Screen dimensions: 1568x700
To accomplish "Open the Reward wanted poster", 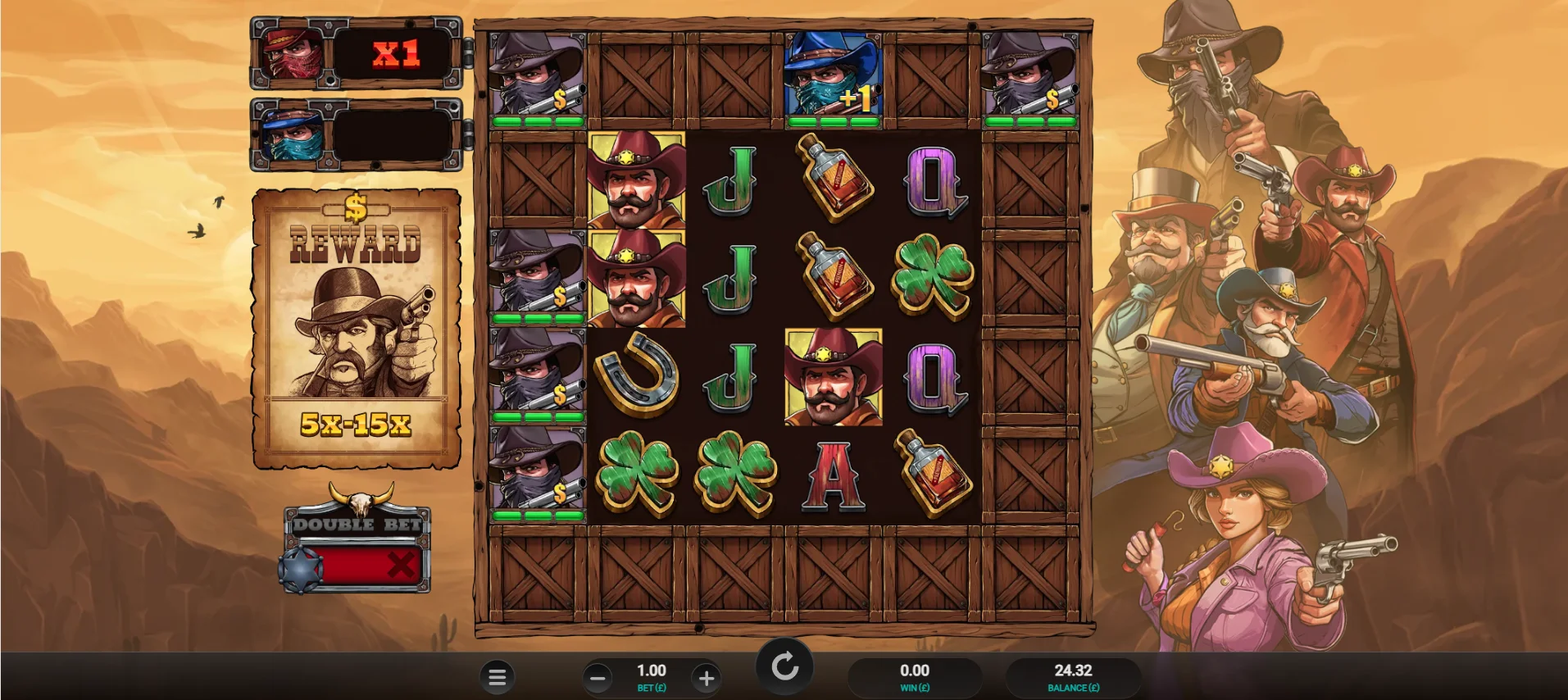I will 357,329.
